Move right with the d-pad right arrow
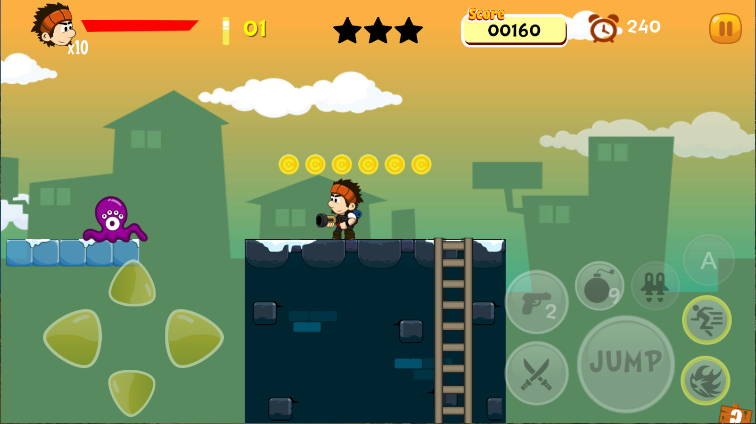Viewport: 756px width, 424px height. [192, 338]
